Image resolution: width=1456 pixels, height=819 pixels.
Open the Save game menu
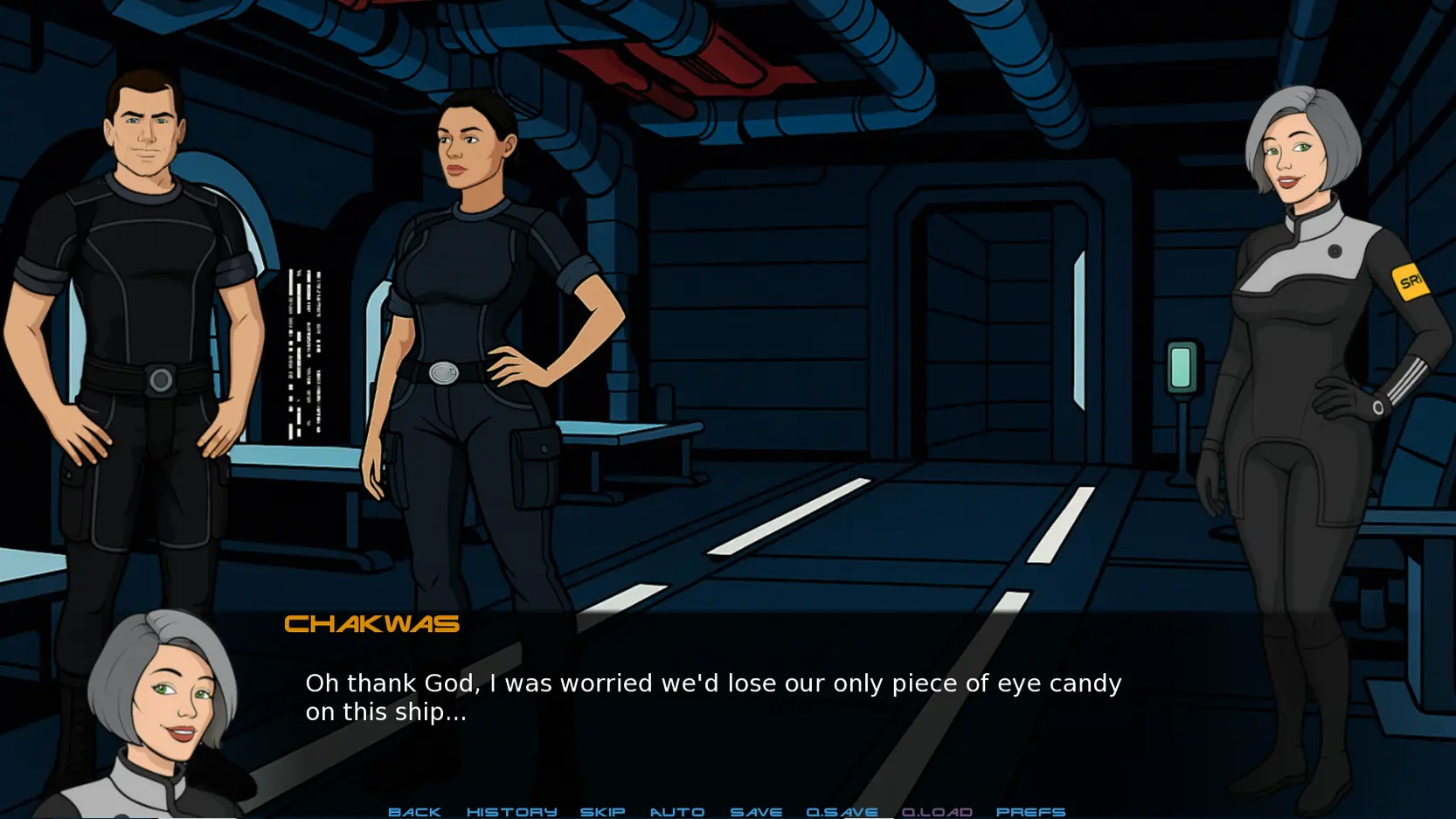756,811
